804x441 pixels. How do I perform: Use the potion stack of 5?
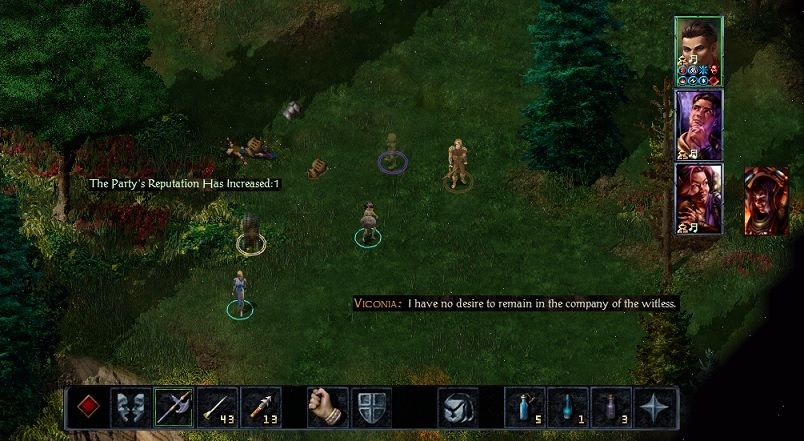[x=525, y=408]
